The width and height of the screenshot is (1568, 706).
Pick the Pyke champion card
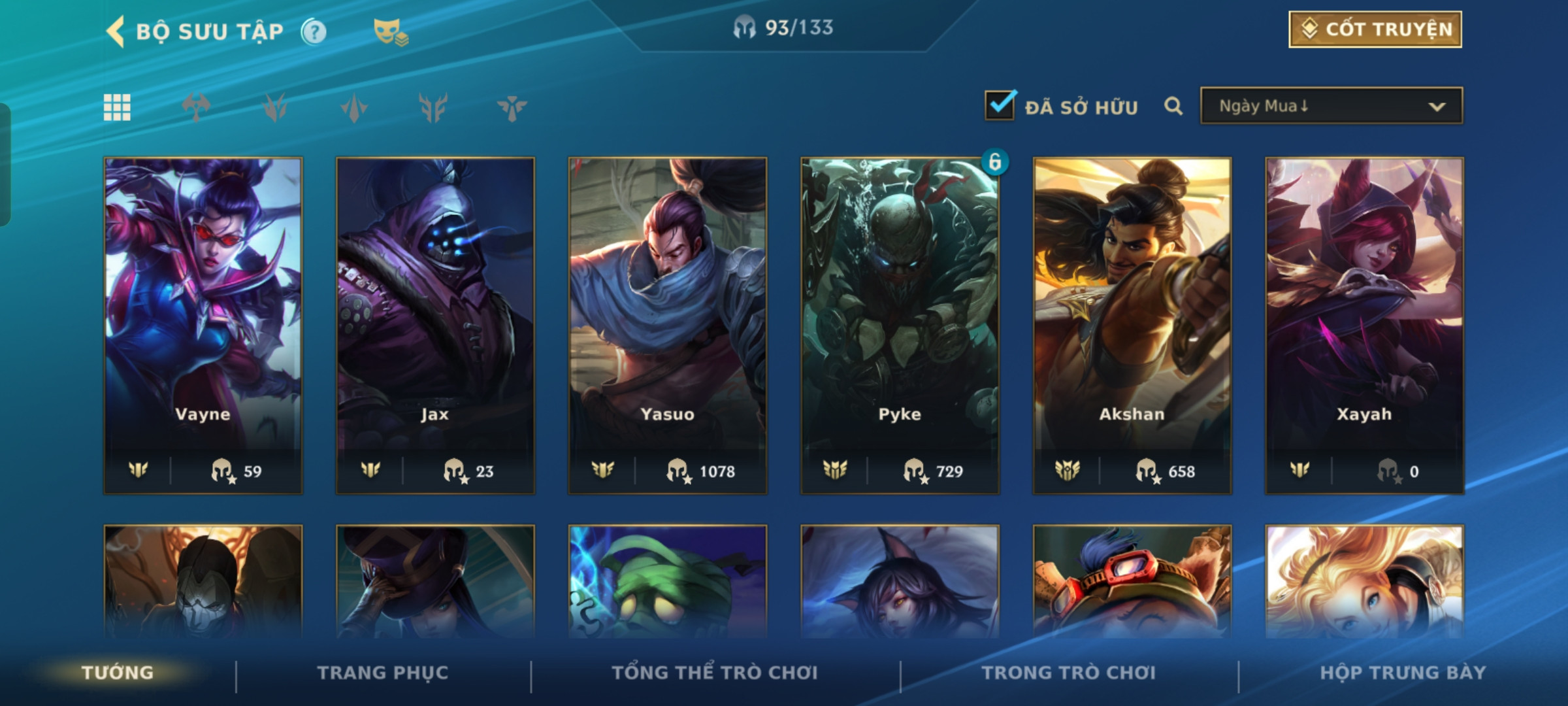click(900, 325)
